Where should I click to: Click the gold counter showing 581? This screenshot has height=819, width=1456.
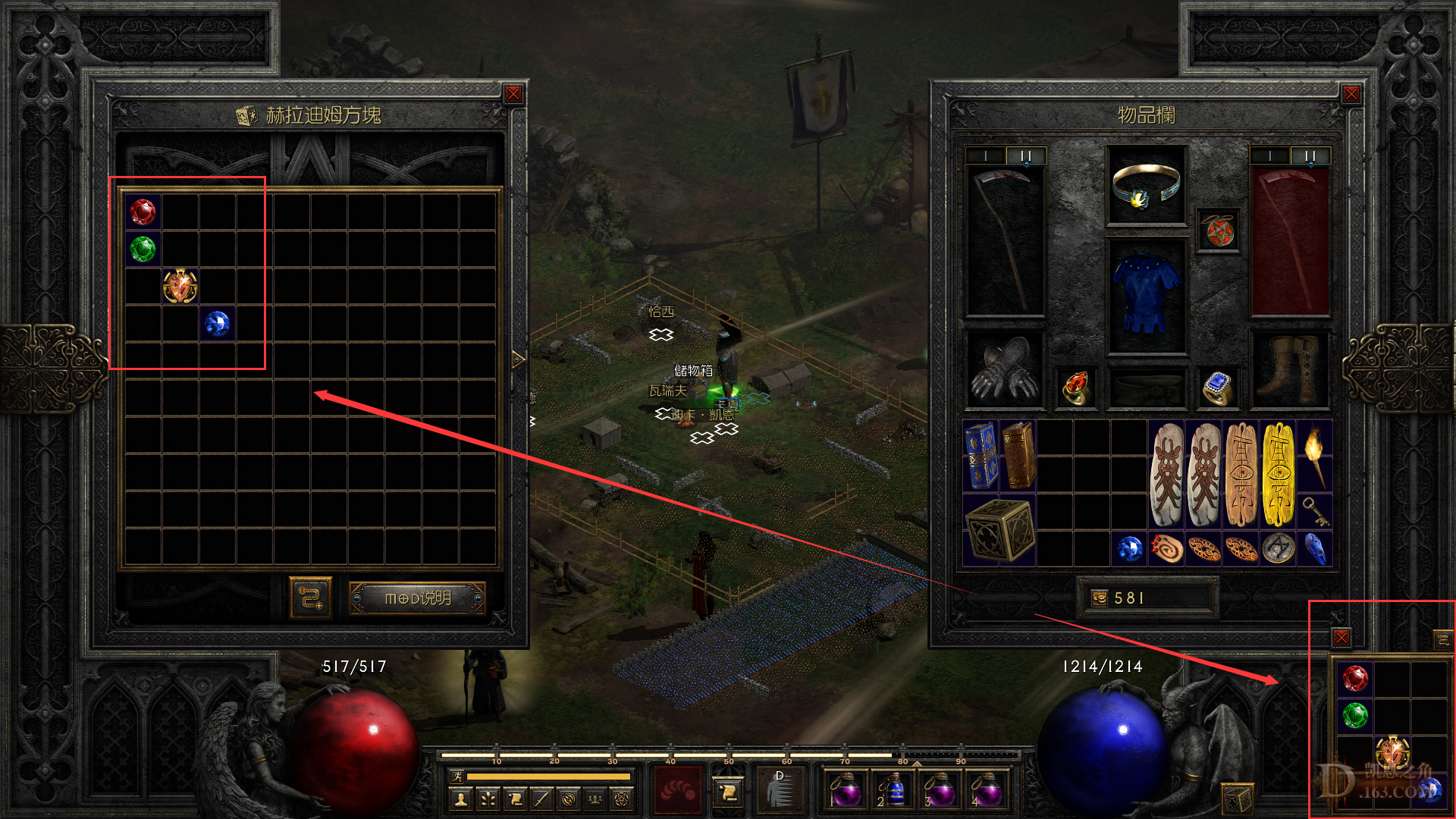coord(1147,597)
